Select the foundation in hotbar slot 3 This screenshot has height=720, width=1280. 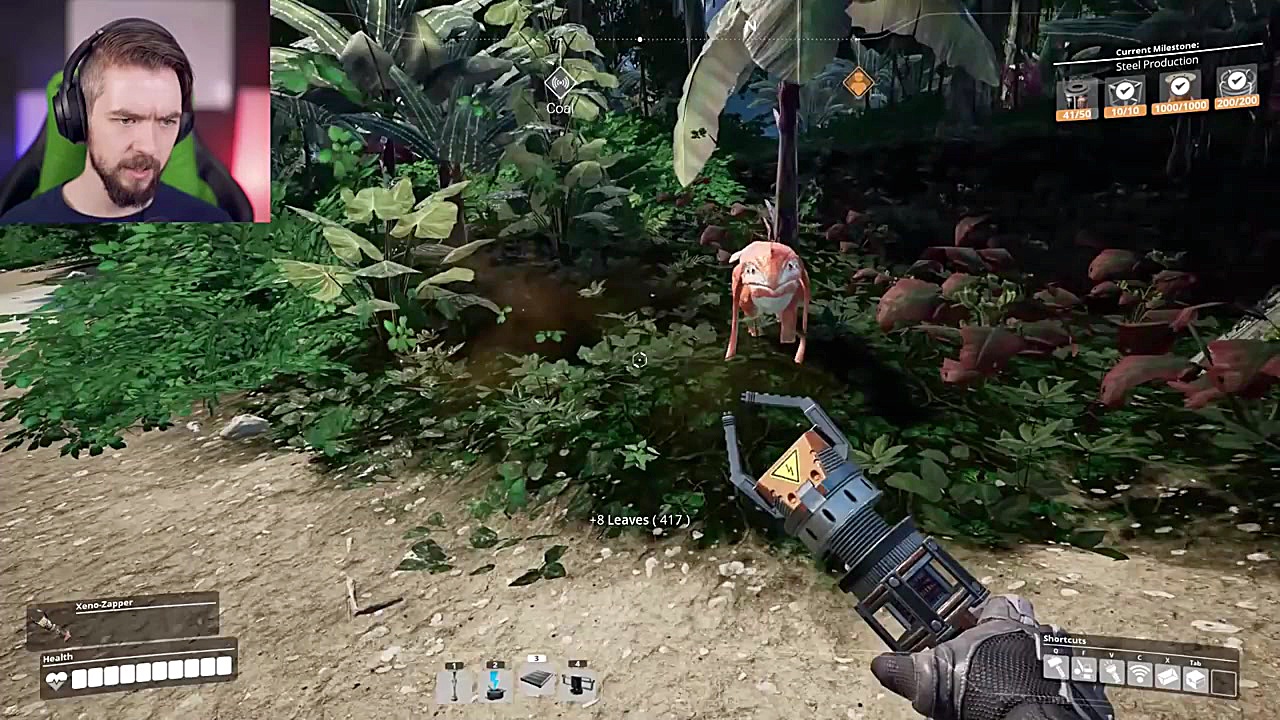click(536, 678)
